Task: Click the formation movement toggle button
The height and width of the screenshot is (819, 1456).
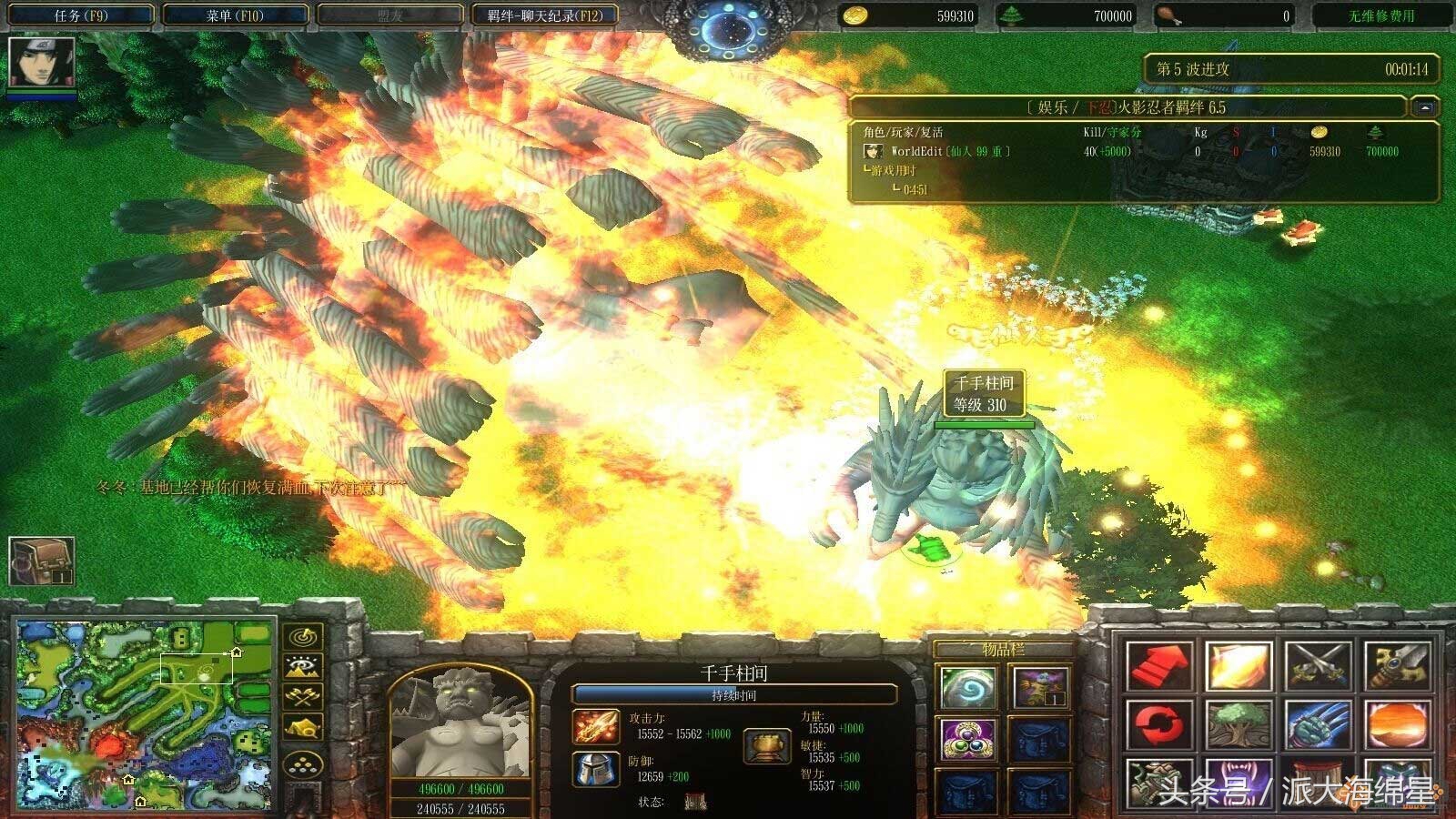Action: click(x=303, y=764)
